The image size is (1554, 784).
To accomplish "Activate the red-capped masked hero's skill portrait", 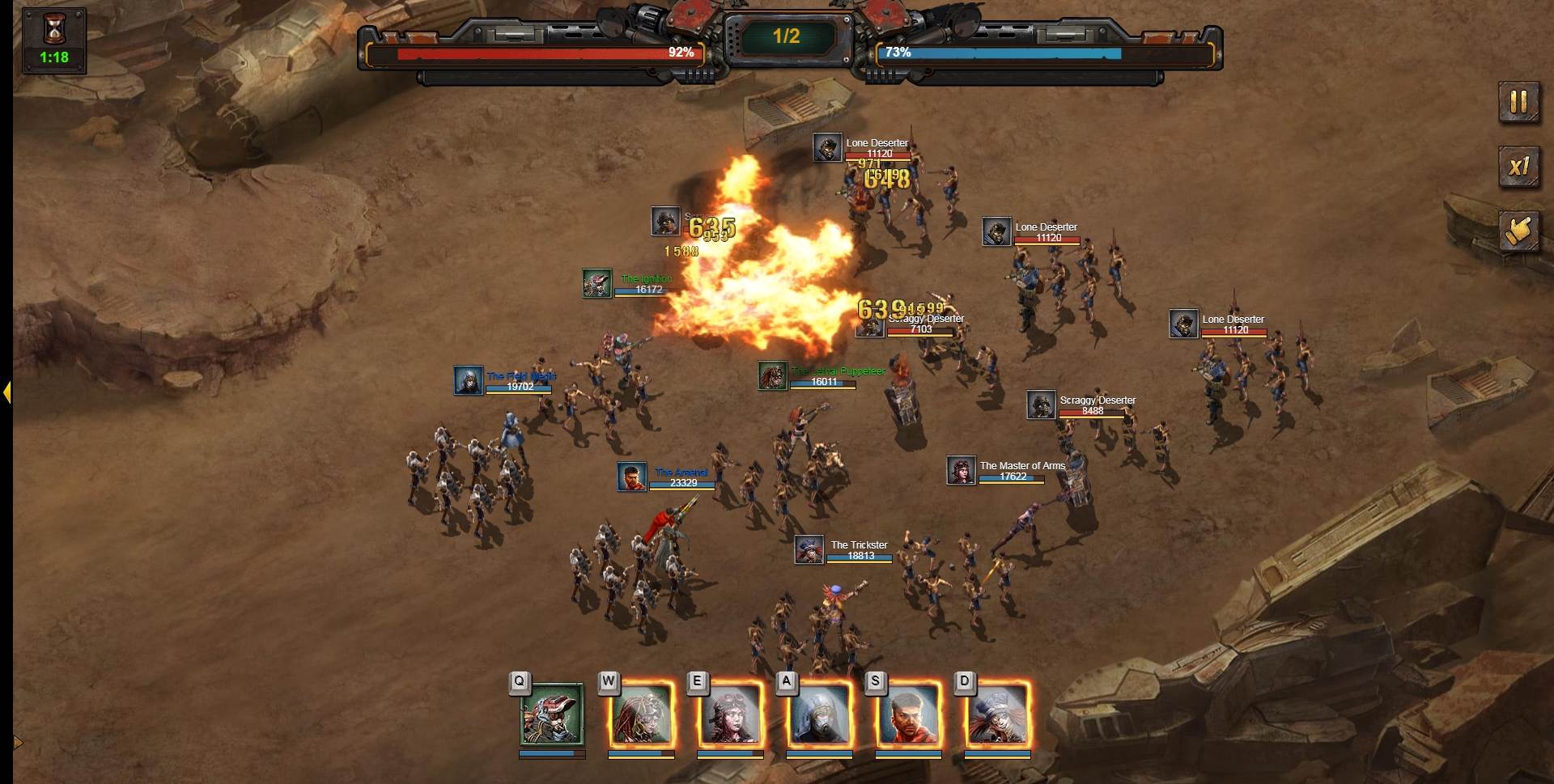I will tap(552, 714).
